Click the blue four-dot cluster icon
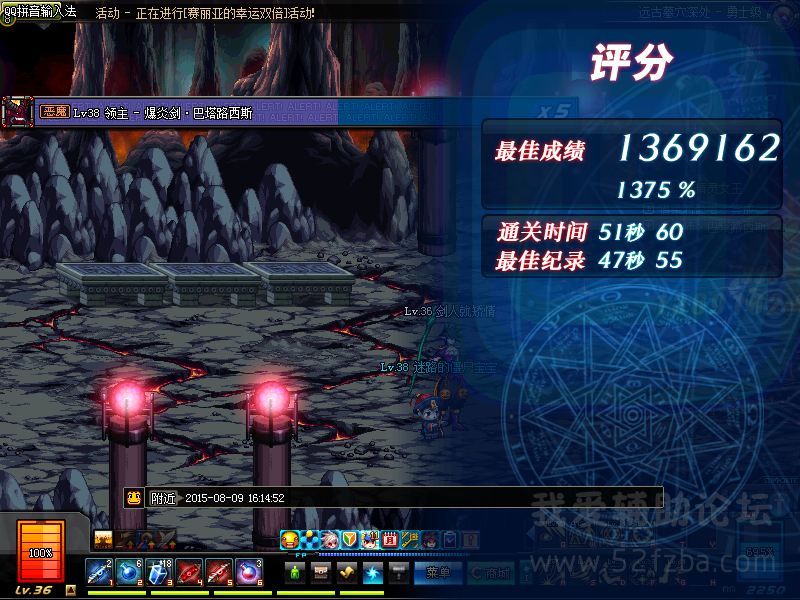Screen dimensions: 800x600 310,540
